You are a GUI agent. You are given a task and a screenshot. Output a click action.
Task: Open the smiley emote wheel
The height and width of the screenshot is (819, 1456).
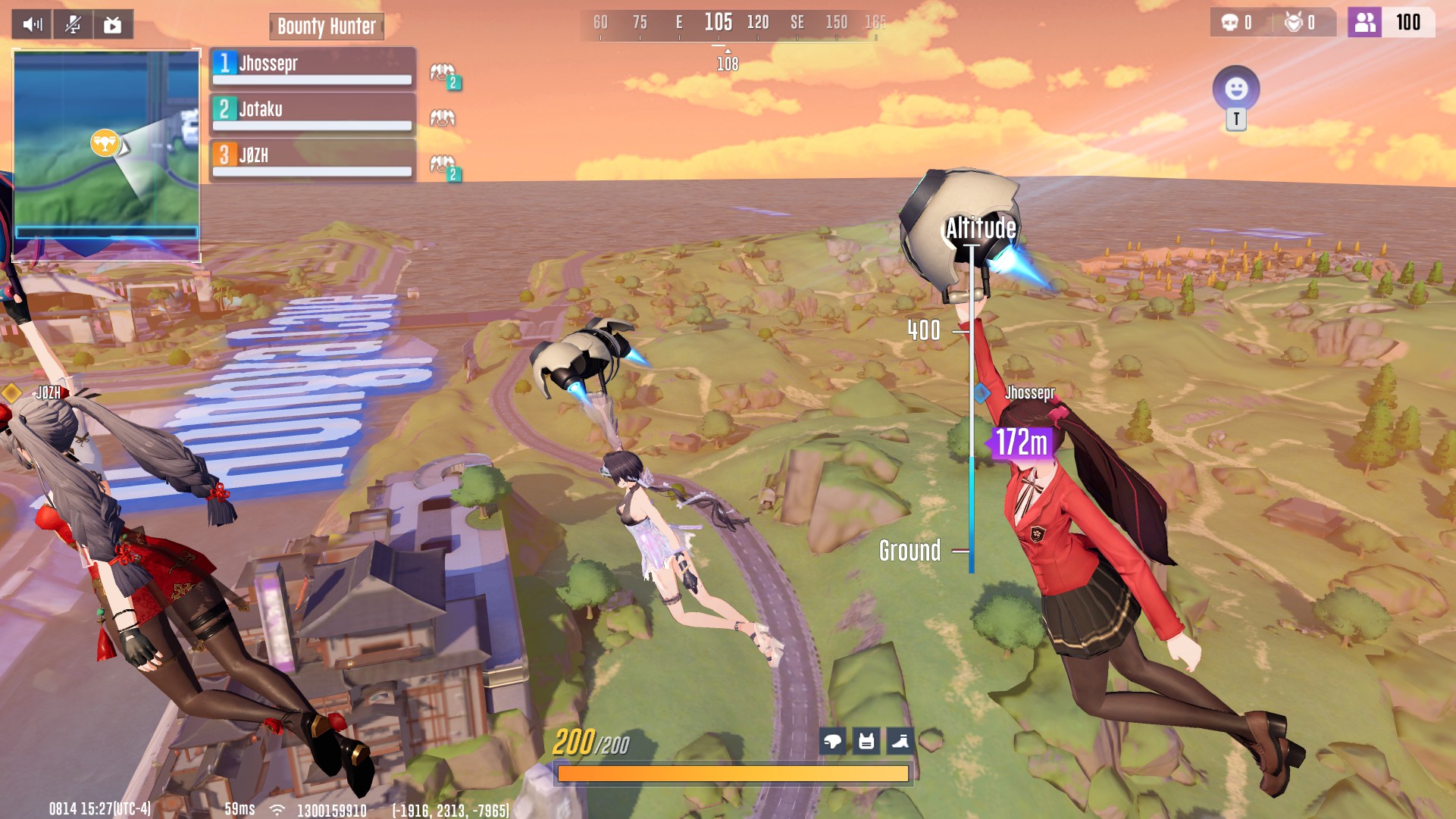pos(1236,89)
